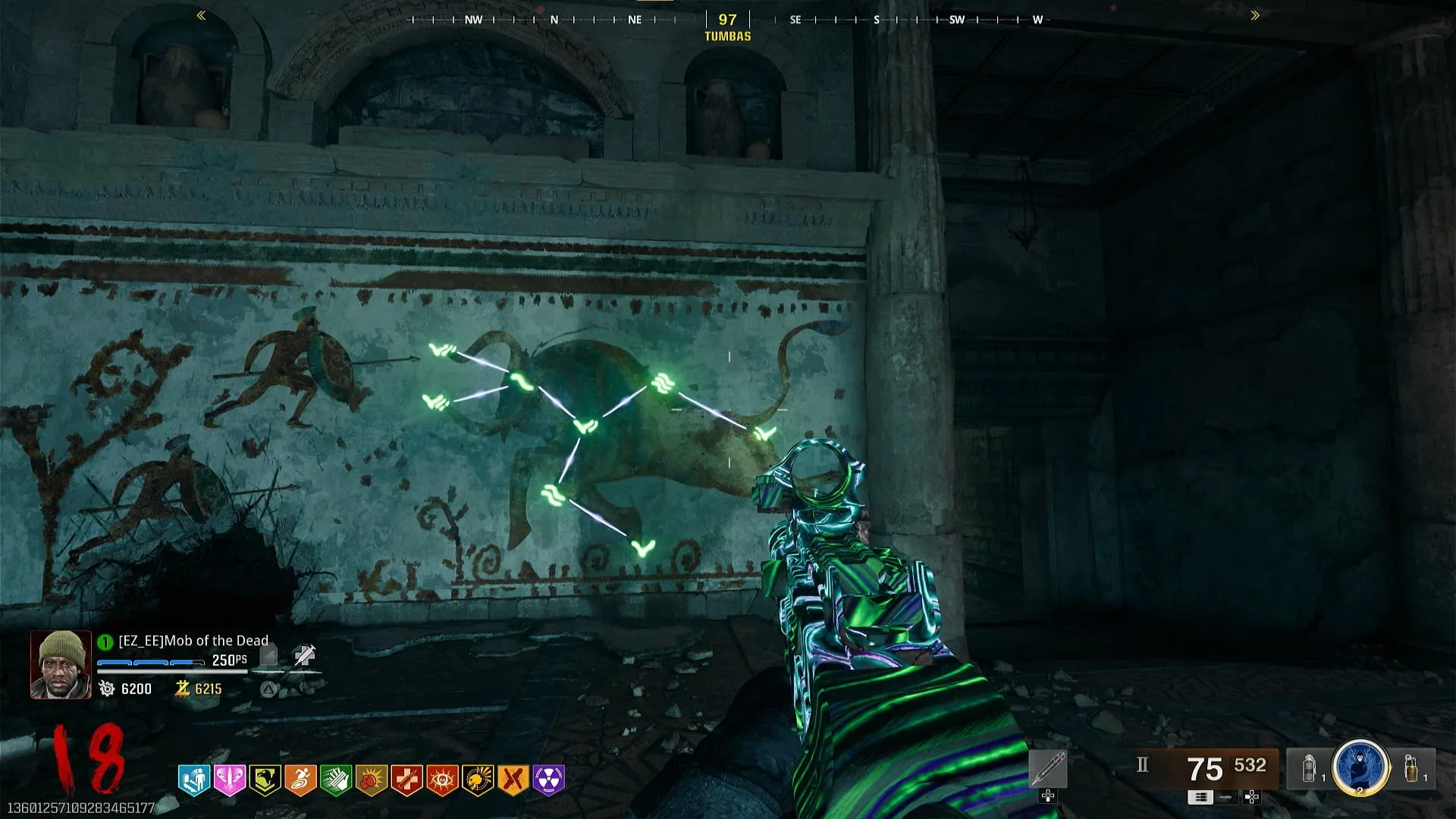Click the red cross Elemental Pop perk
This screenshot has width=1456, height=819.
[x=407, y=779]
